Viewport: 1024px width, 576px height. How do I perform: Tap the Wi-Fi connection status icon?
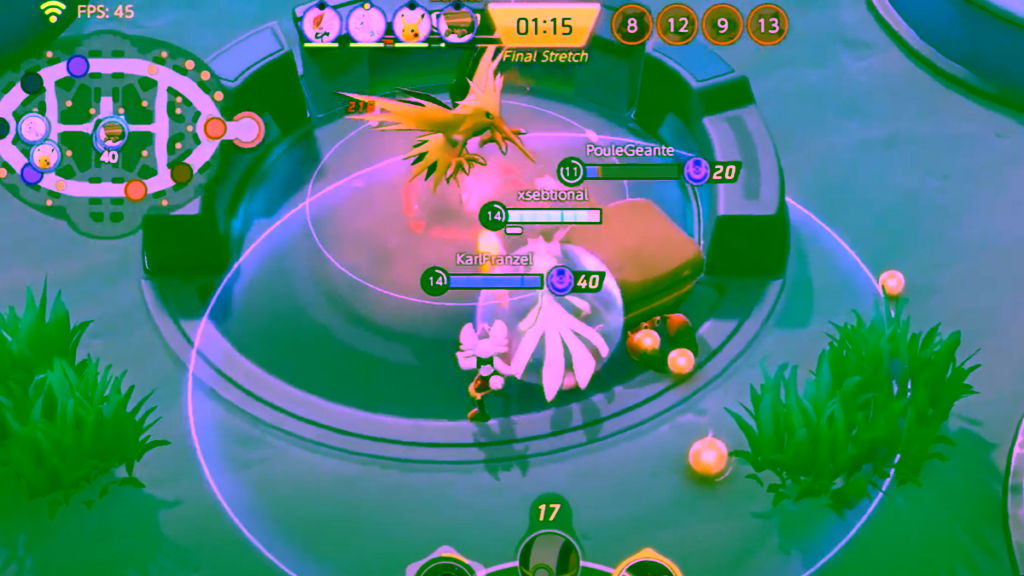[x=52, y=12]
